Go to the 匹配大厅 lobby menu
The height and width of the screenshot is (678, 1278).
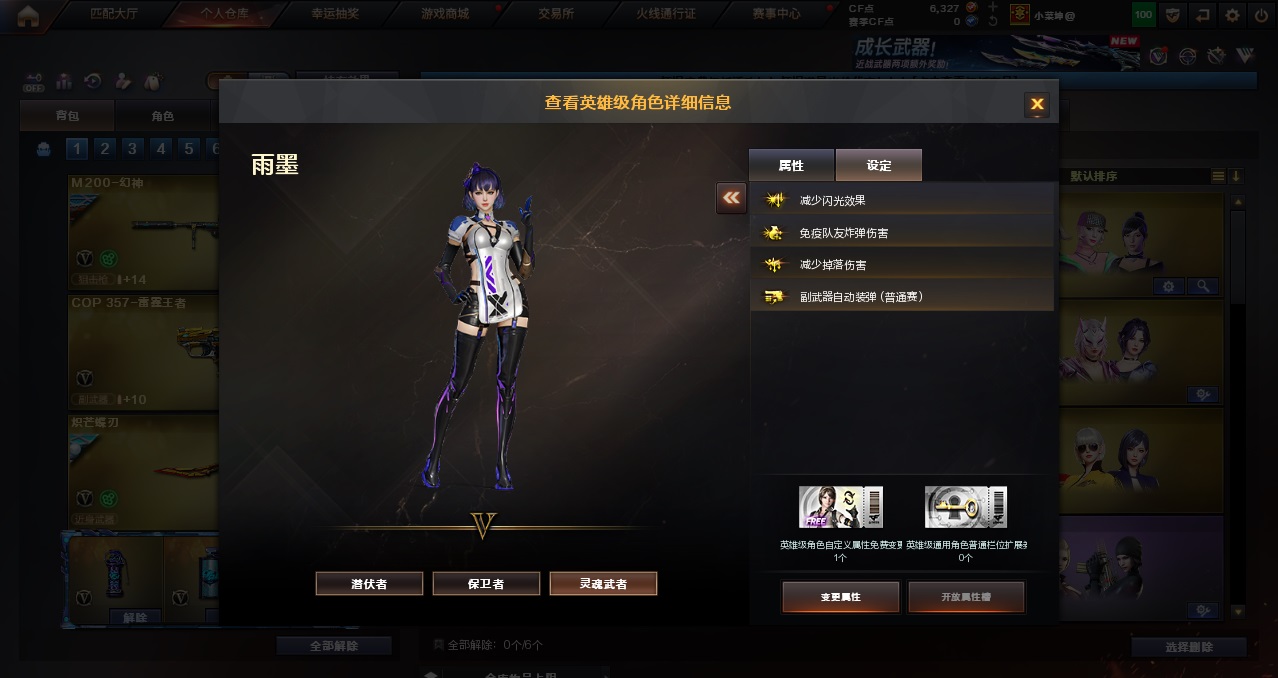111,14
